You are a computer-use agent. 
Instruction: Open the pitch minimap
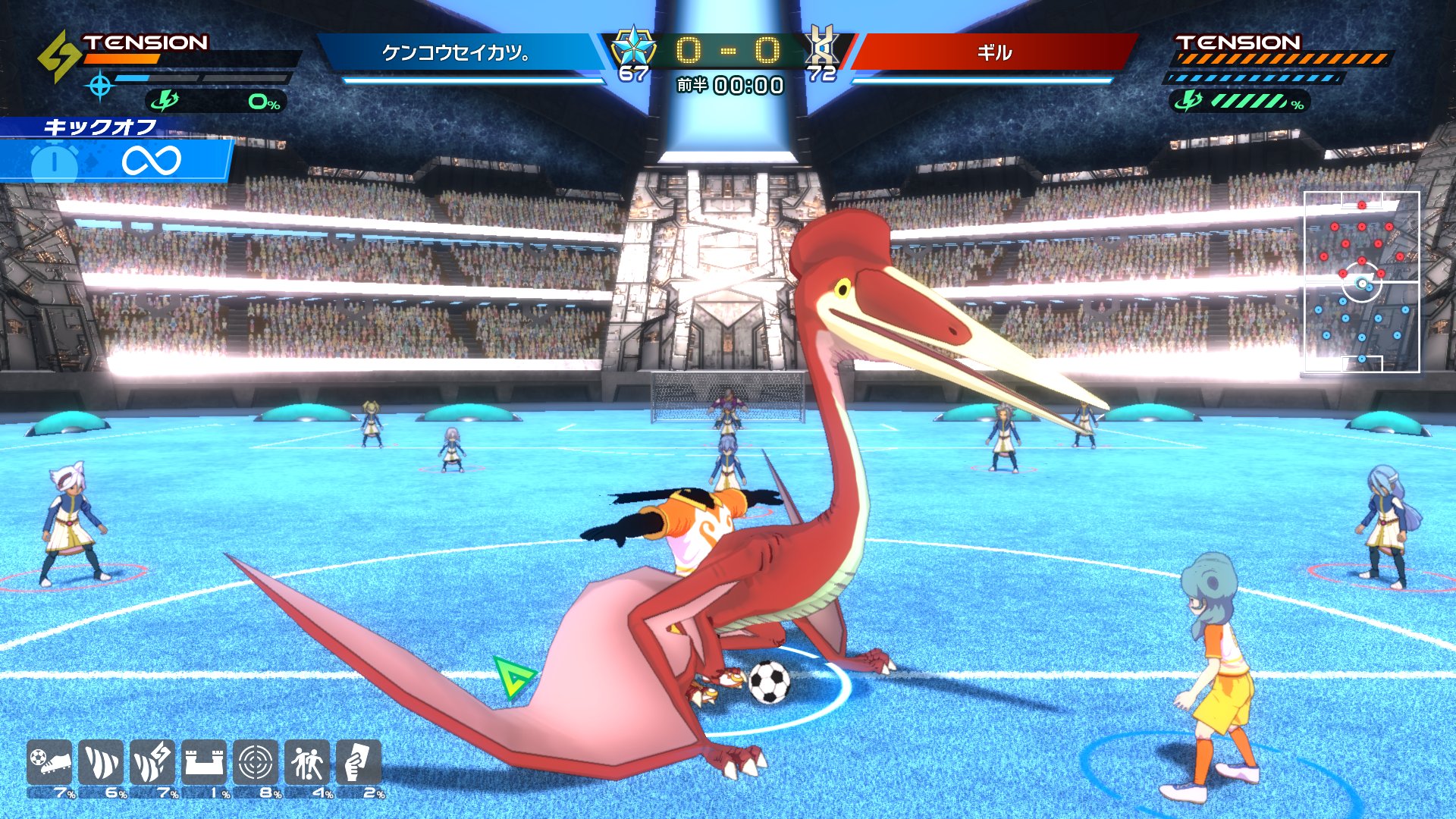(x=1361, y=282)
